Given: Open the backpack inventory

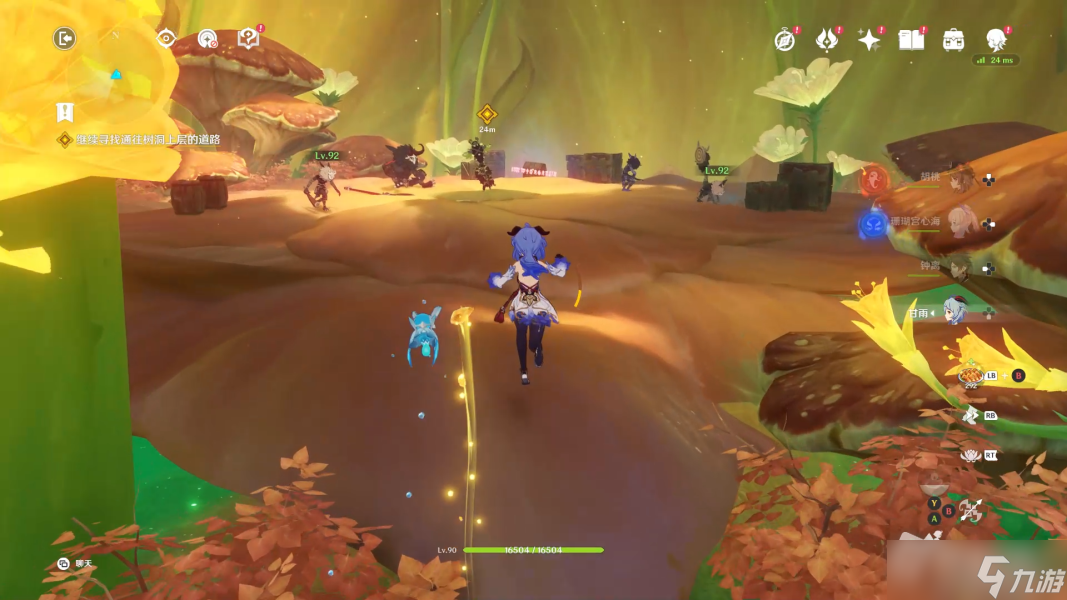Looking at the screenshot, I should pyautogui.click(x=953, y=40).
